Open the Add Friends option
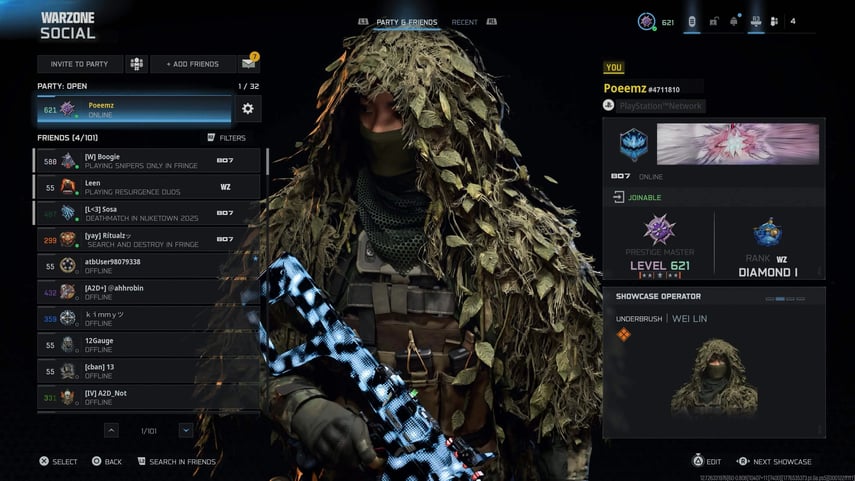 tap(192, 64)
